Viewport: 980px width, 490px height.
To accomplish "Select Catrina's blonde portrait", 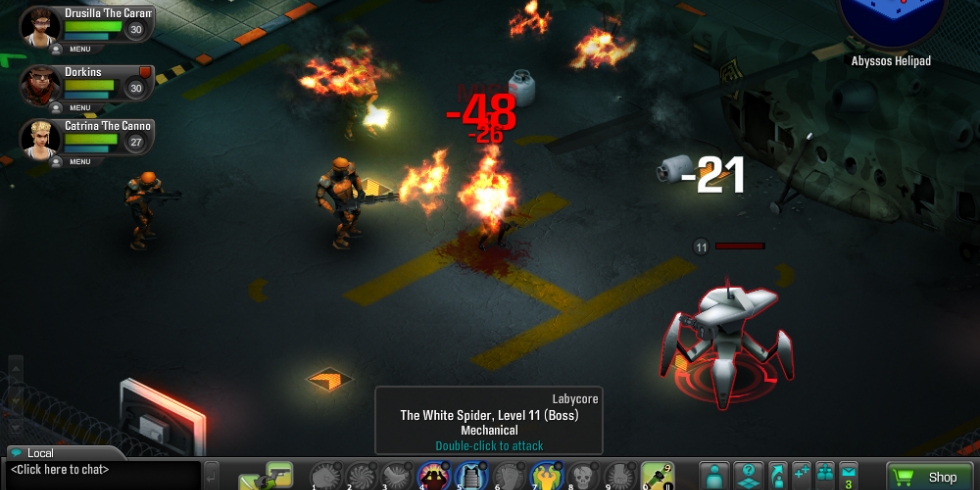I will pos(40,138).
